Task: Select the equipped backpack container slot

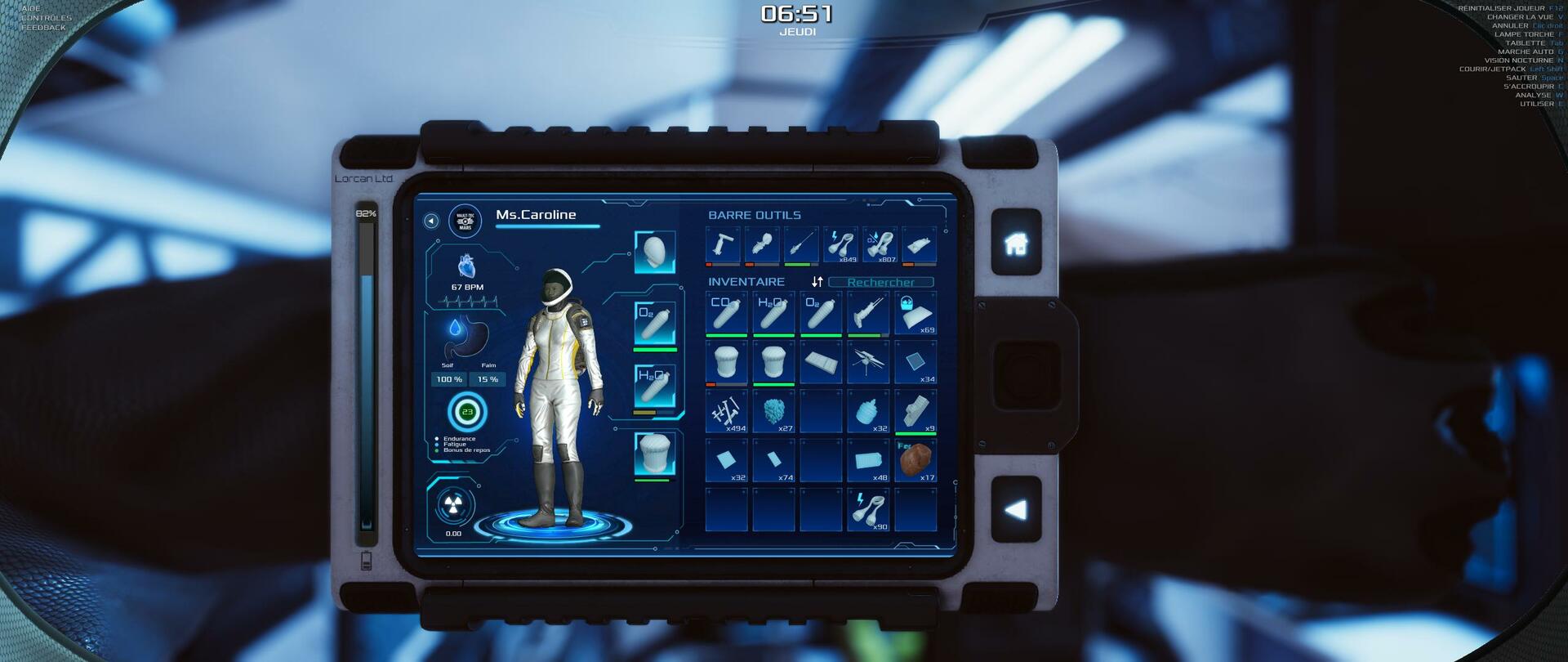Action: click(655, 454)
